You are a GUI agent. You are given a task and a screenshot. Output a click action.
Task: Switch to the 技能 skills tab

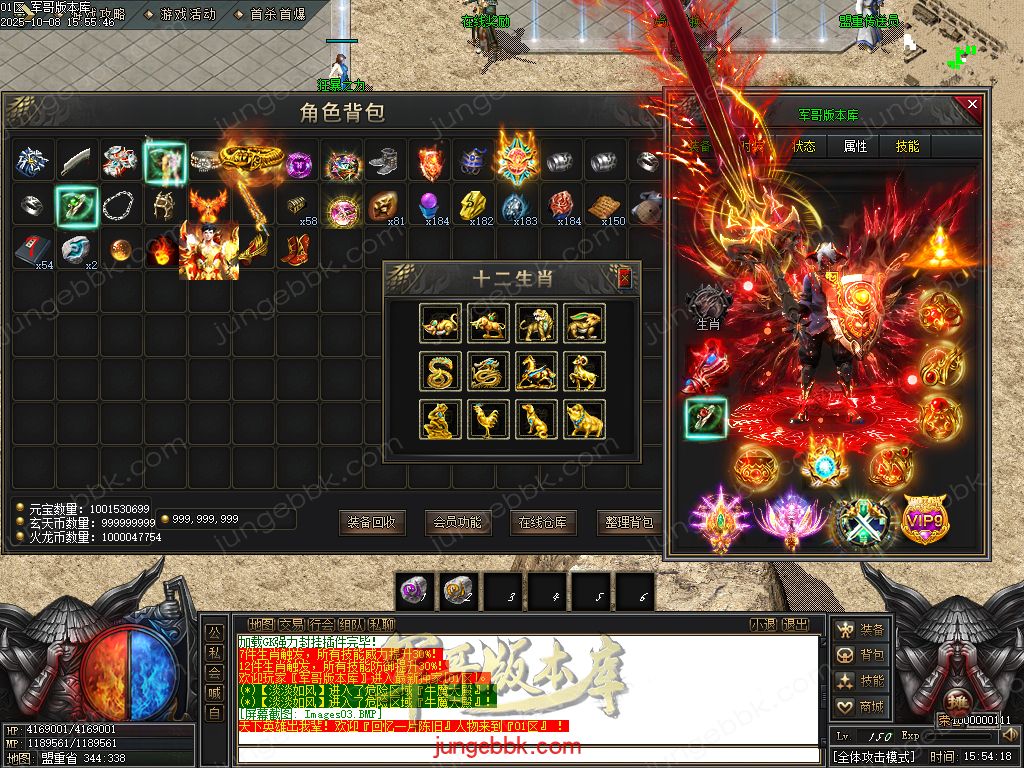tap(907, 146)
